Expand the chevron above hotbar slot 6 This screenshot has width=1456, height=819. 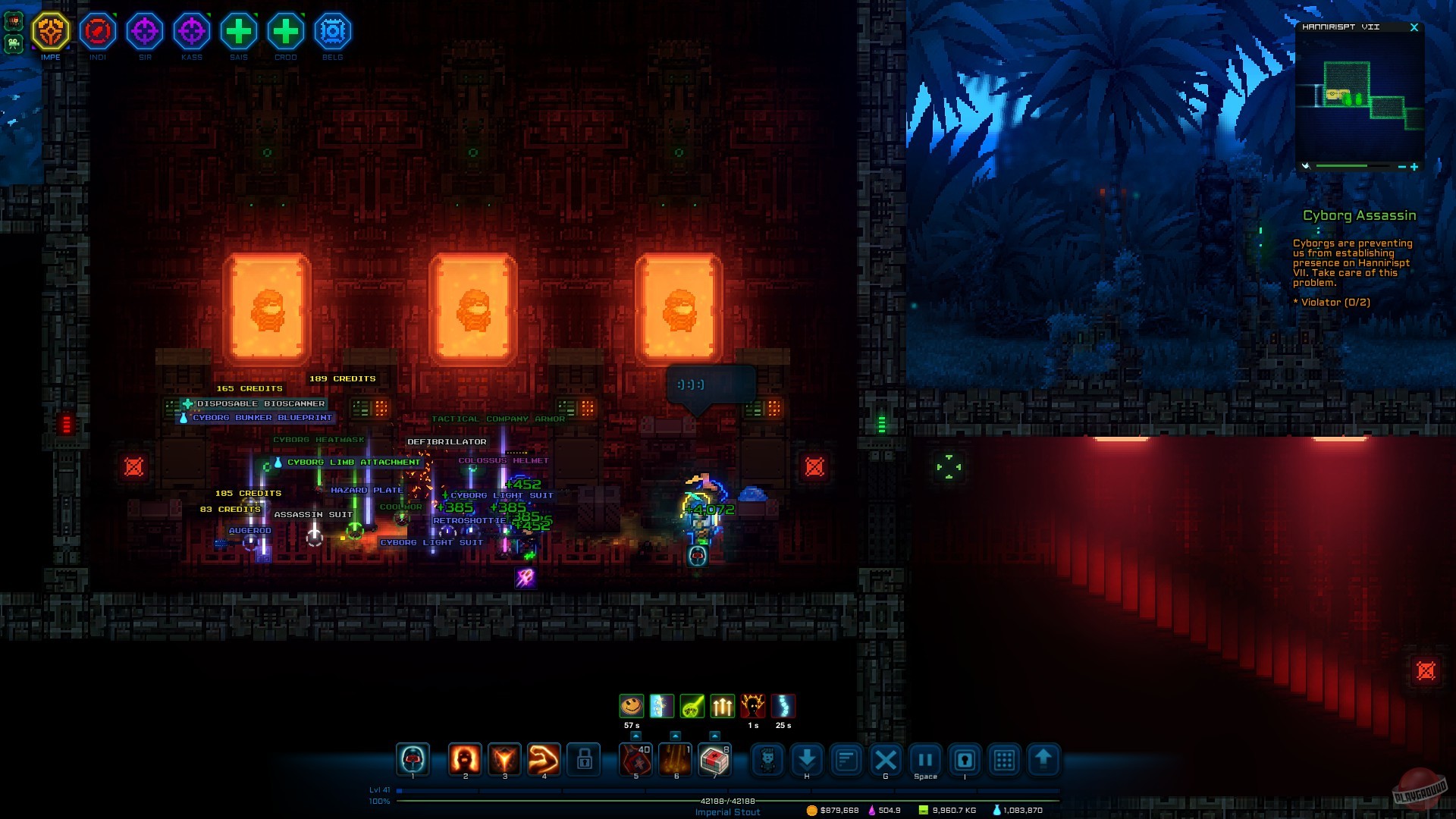[676, 735]
